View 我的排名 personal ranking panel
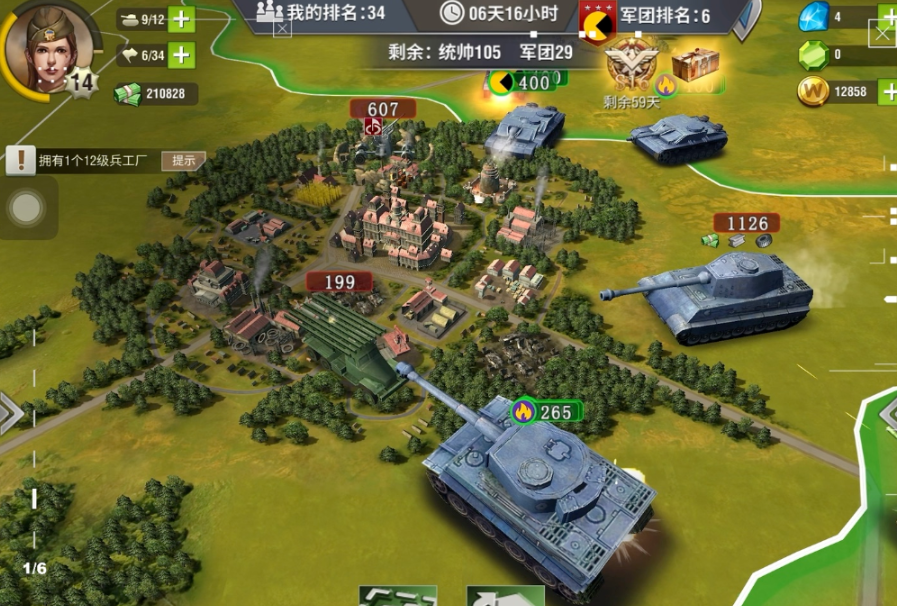 (x=321, y=13)
